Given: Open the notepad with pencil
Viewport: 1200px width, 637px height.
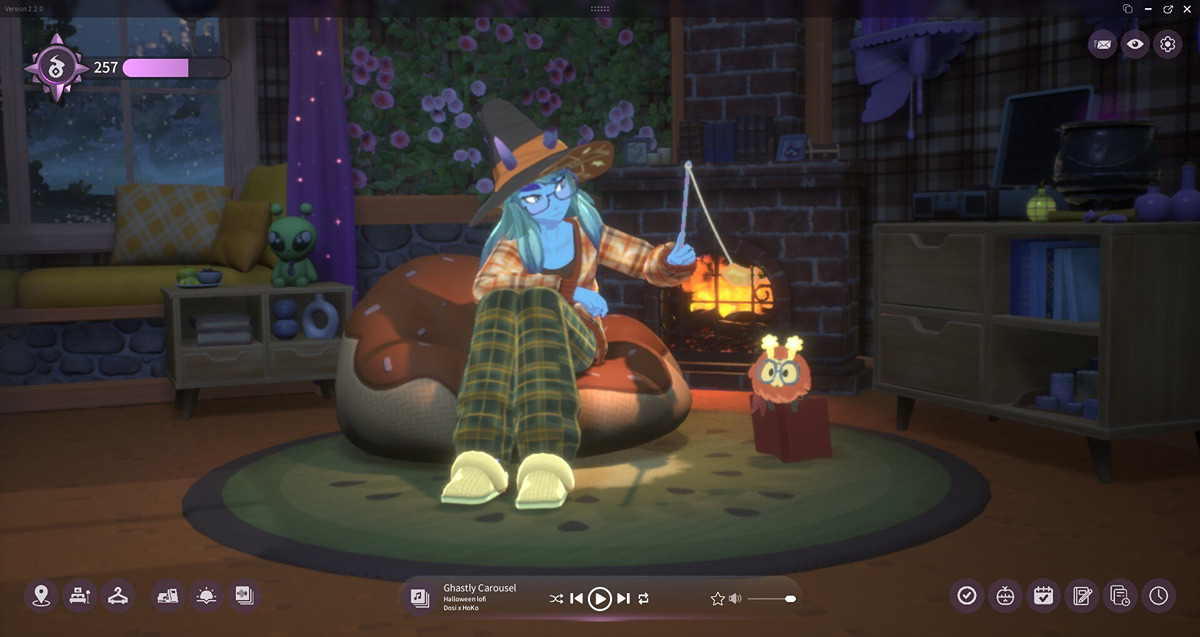Looking at the screenshot, I should 1081,596.
